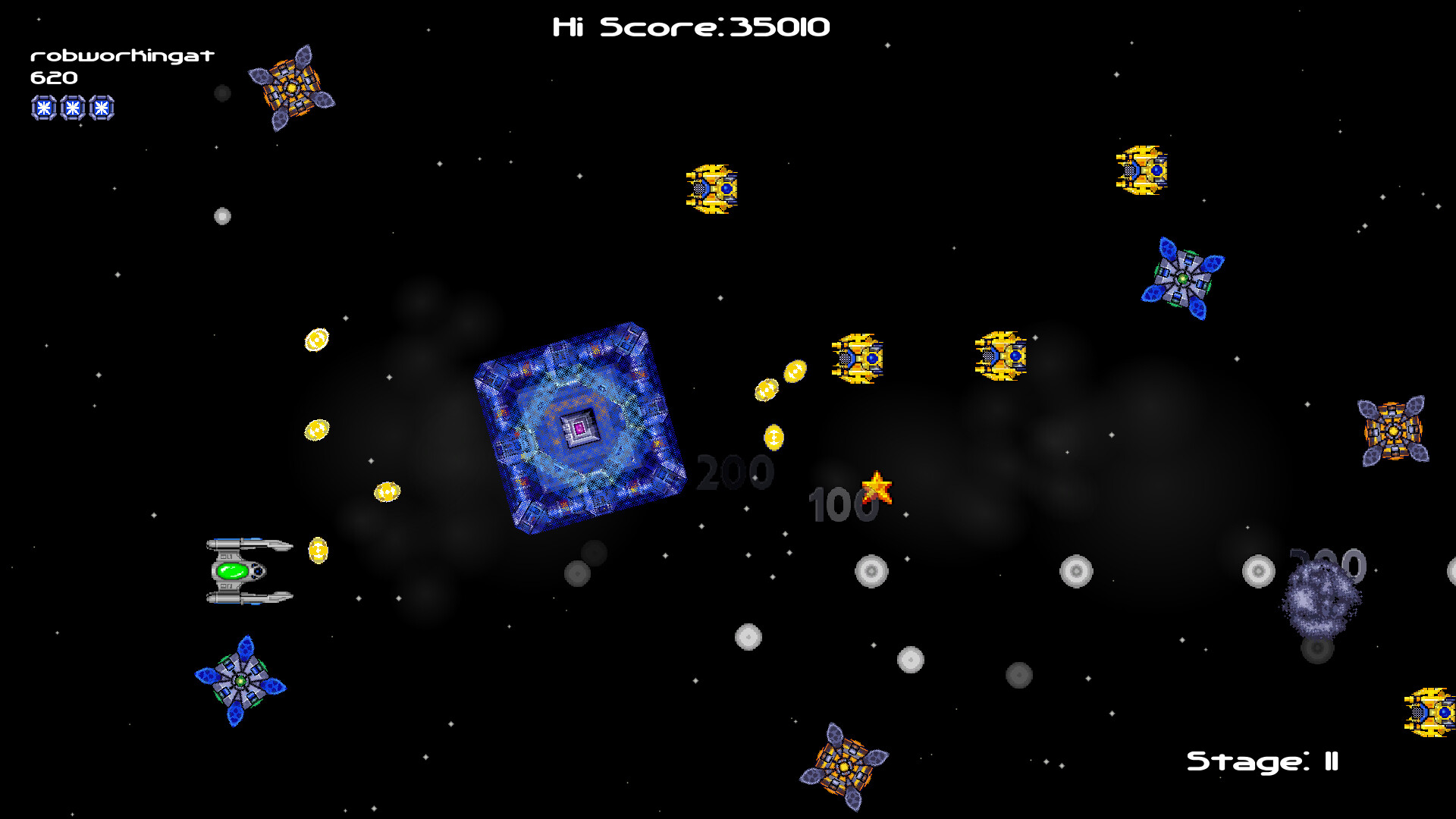1456x819 pixels.
Task: Click the Hi Score heading at the top
Action: (692, 25)
